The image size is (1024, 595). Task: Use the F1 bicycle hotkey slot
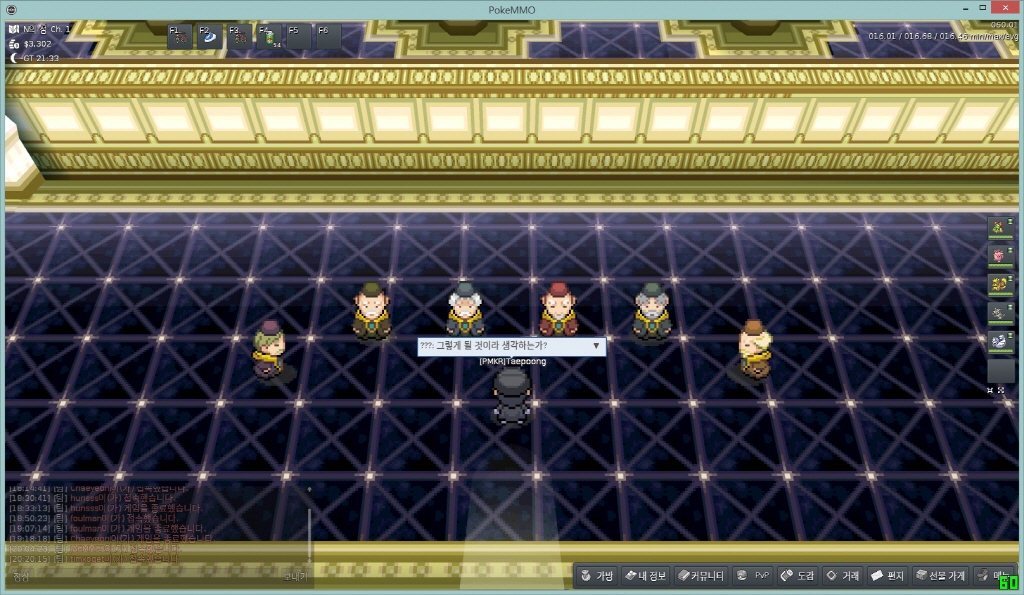(181, 38)
